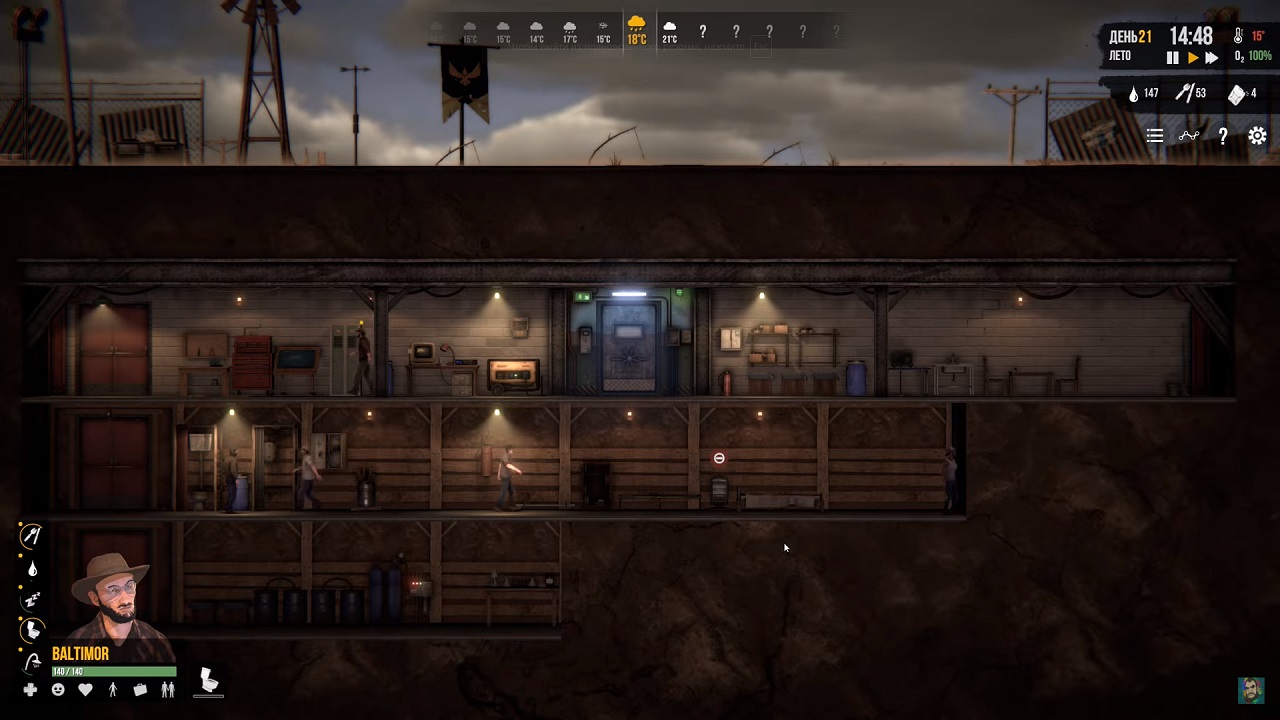This screenshot has width=1280, height=720.
Task: Click Baltimor's green 140/140 health bar
Action: [114, 670]
